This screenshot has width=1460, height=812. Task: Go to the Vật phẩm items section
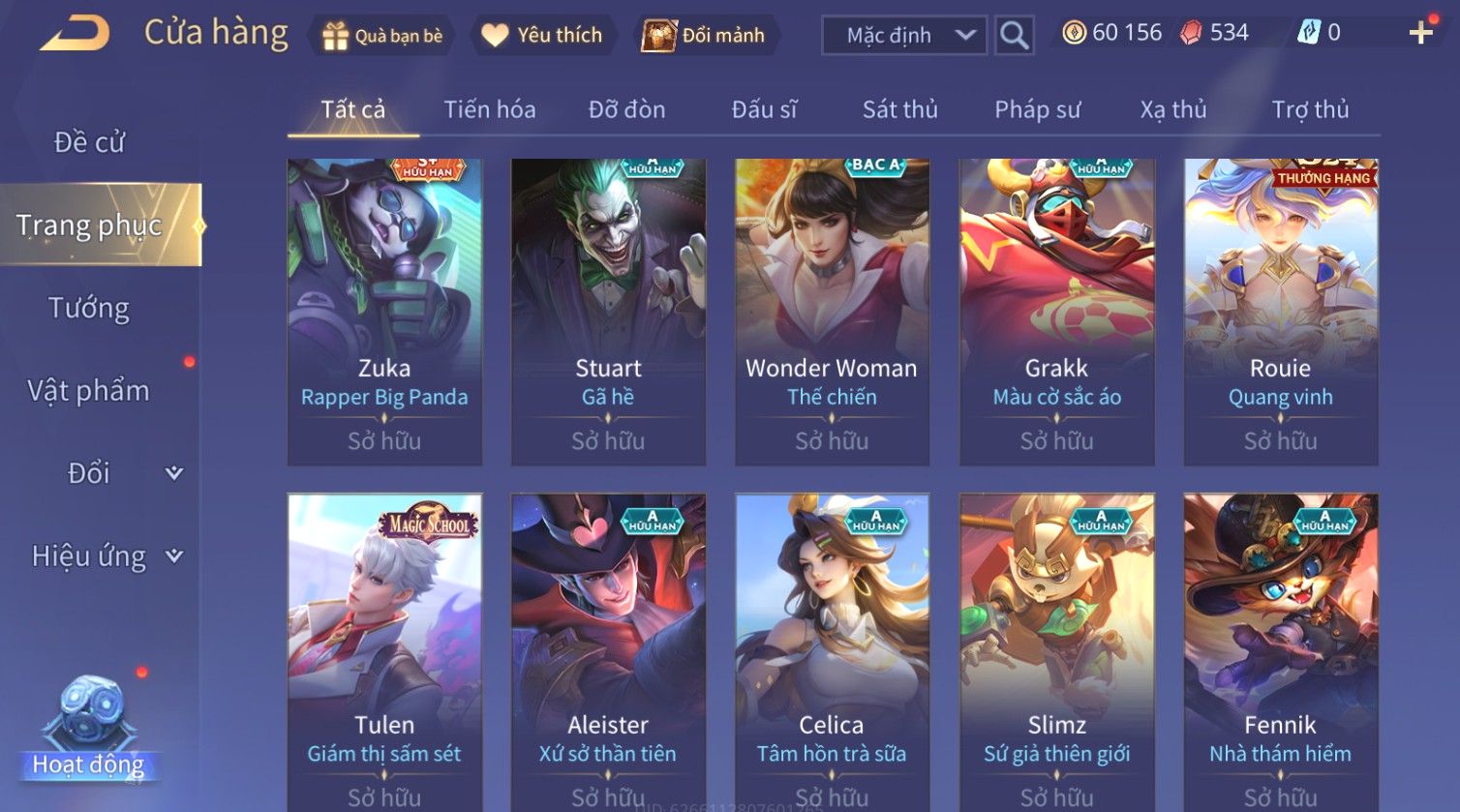point(89,391)
